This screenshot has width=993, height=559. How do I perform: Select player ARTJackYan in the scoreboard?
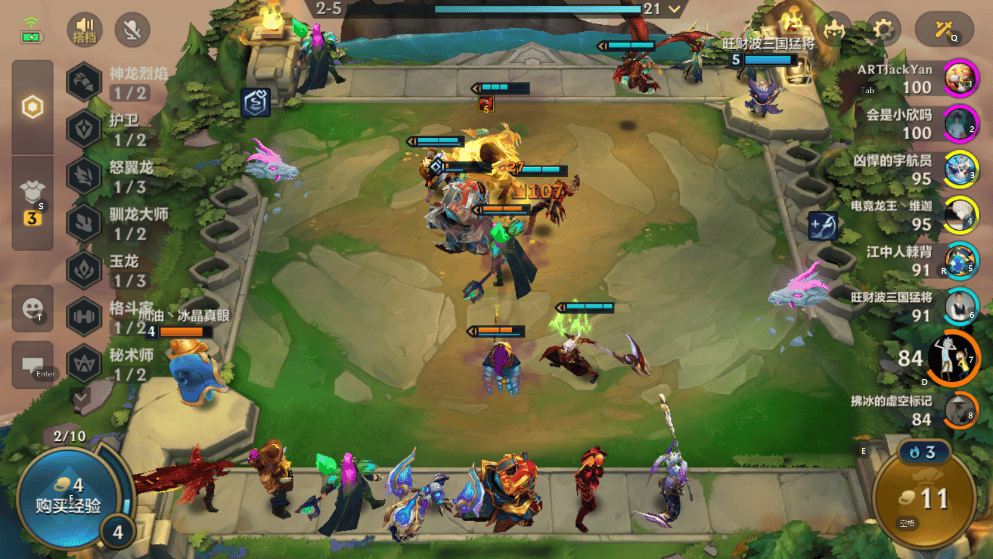coord(960,78)
